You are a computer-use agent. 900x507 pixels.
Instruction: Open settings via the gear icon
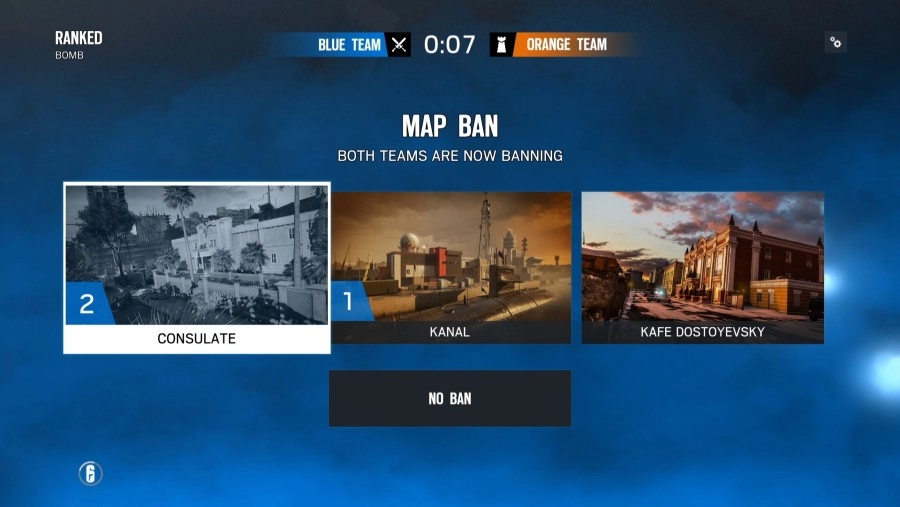pyautogui.click(x=836, y=42)
